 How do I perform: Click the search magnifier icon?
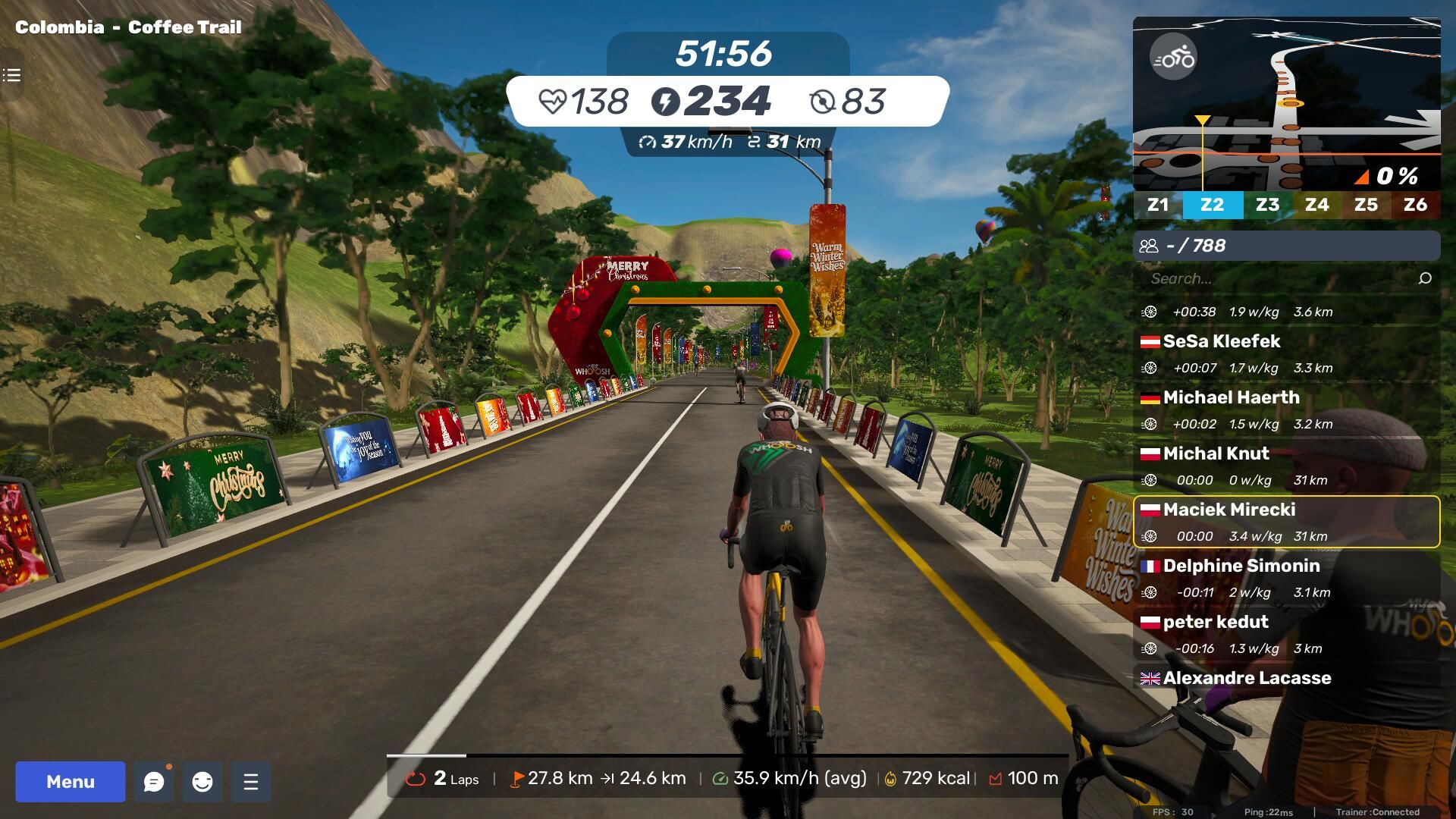[1425, 278]
